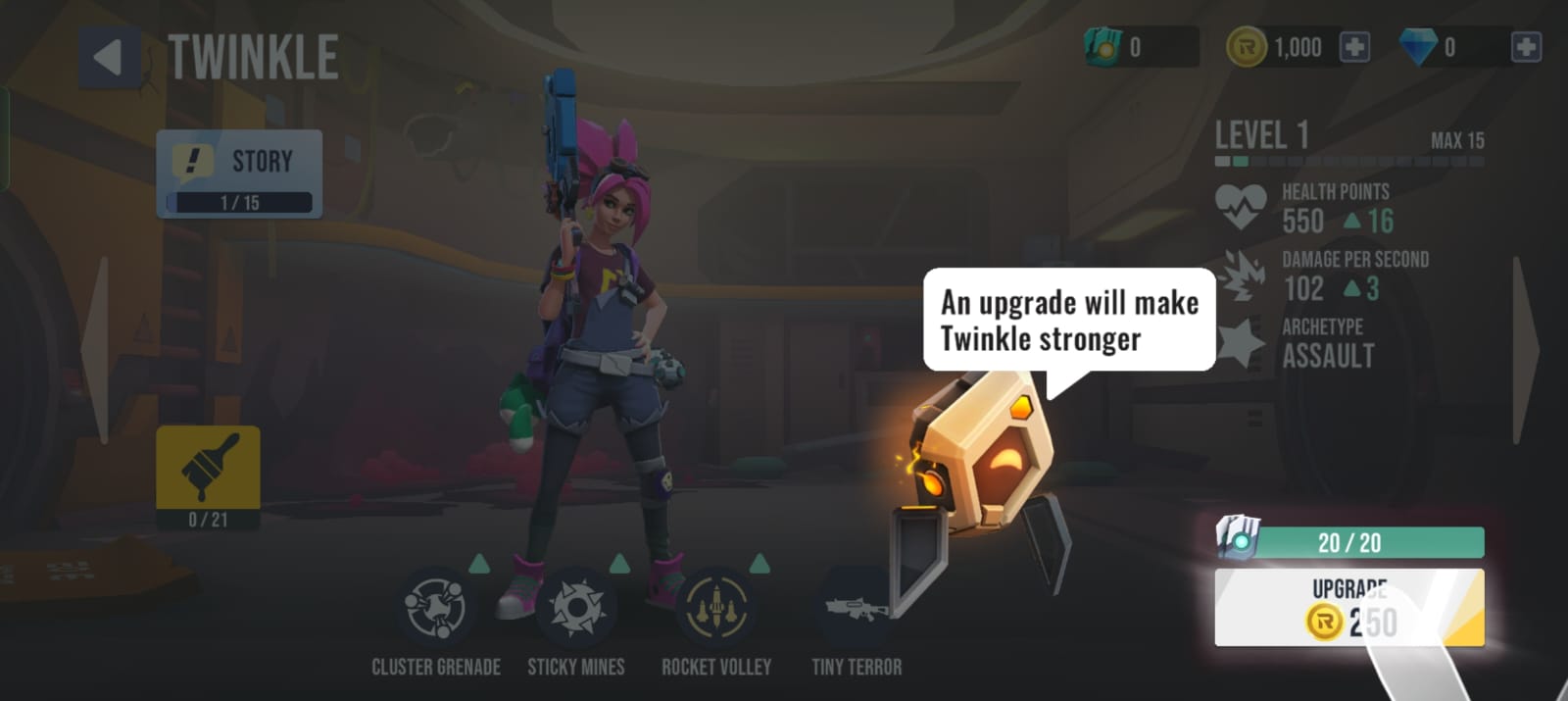Select the Rocket Volley ability

tap(716, 608)
